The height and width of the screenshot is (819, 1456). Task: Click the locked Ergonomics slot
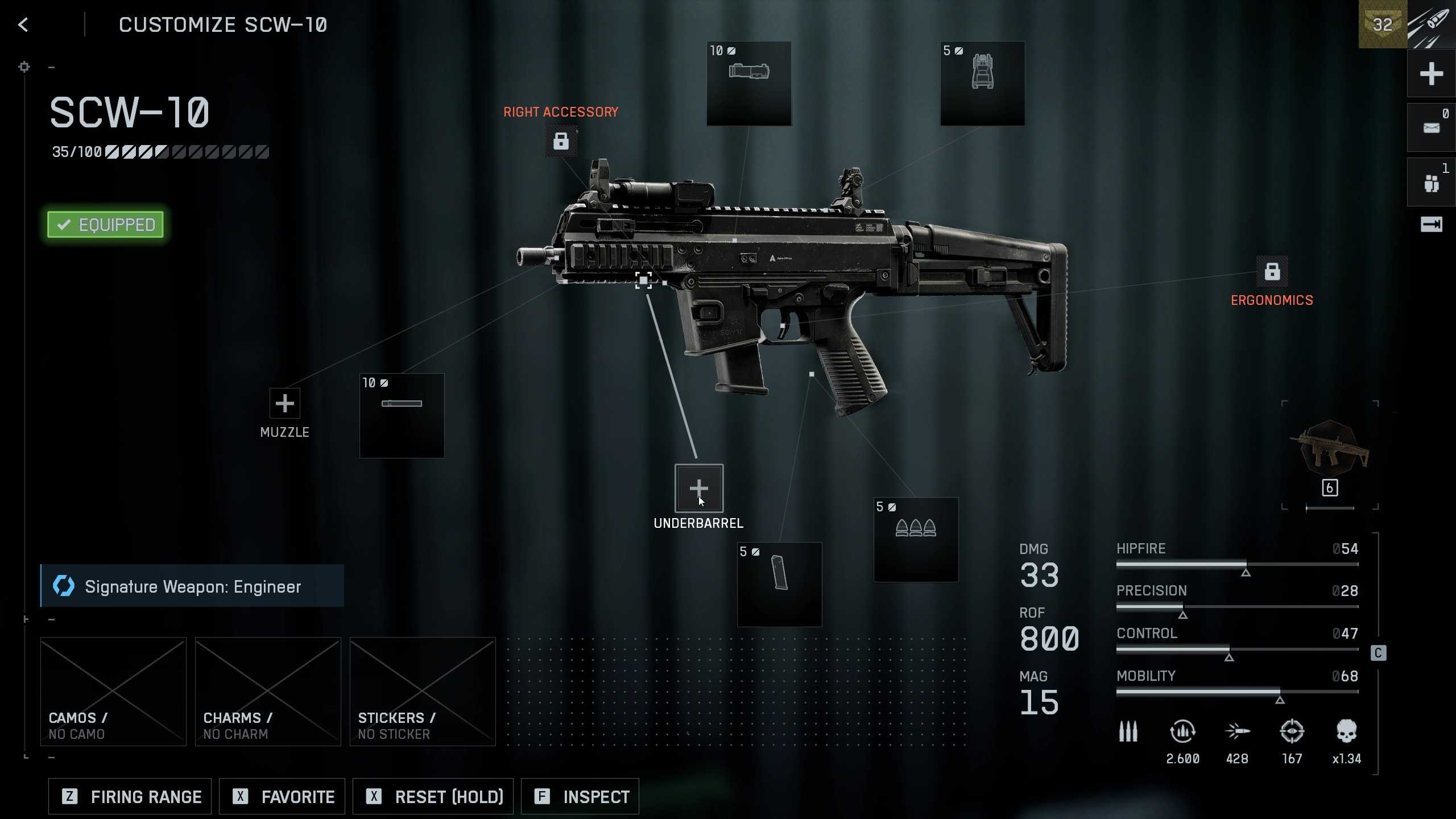coord(1272,272)
